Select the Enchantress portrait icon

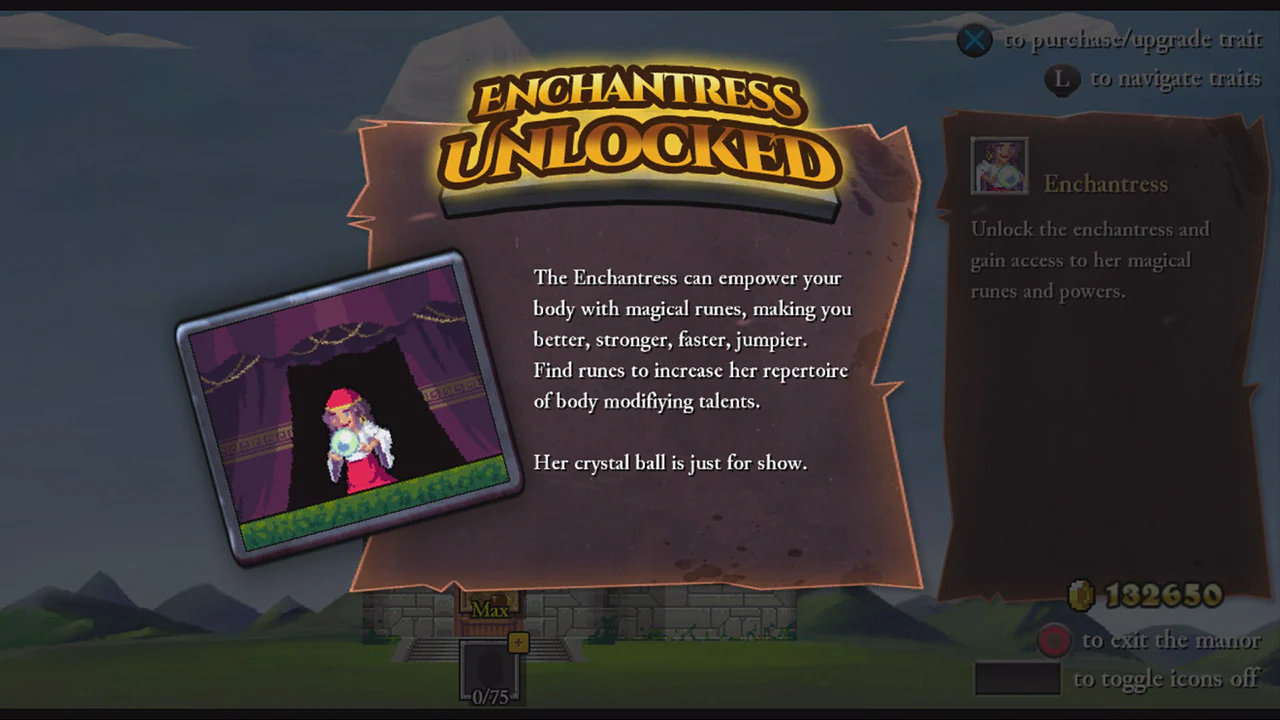tap(999, 165)
